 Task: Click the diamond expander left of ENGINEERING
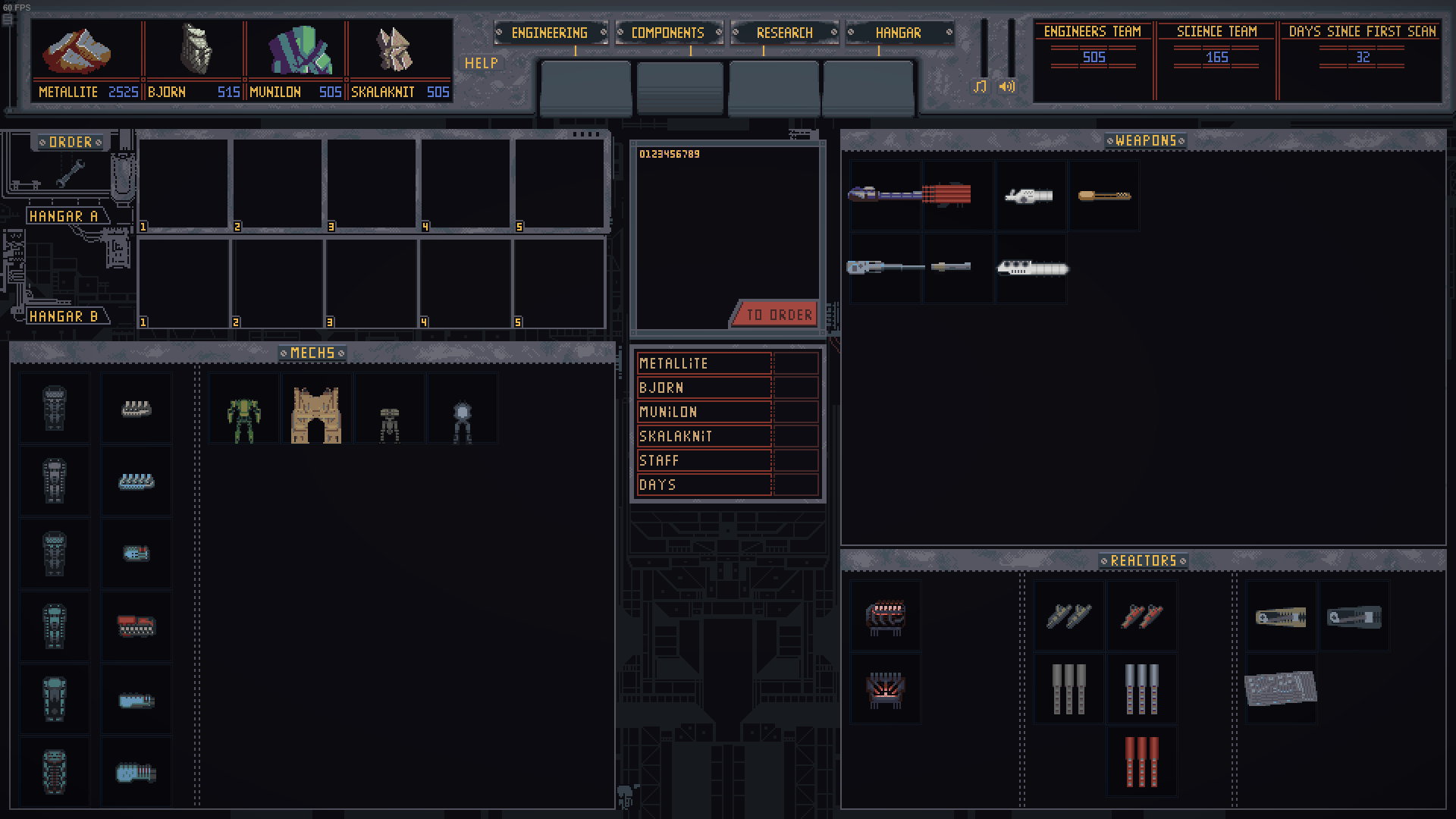(x=500, y=33)
